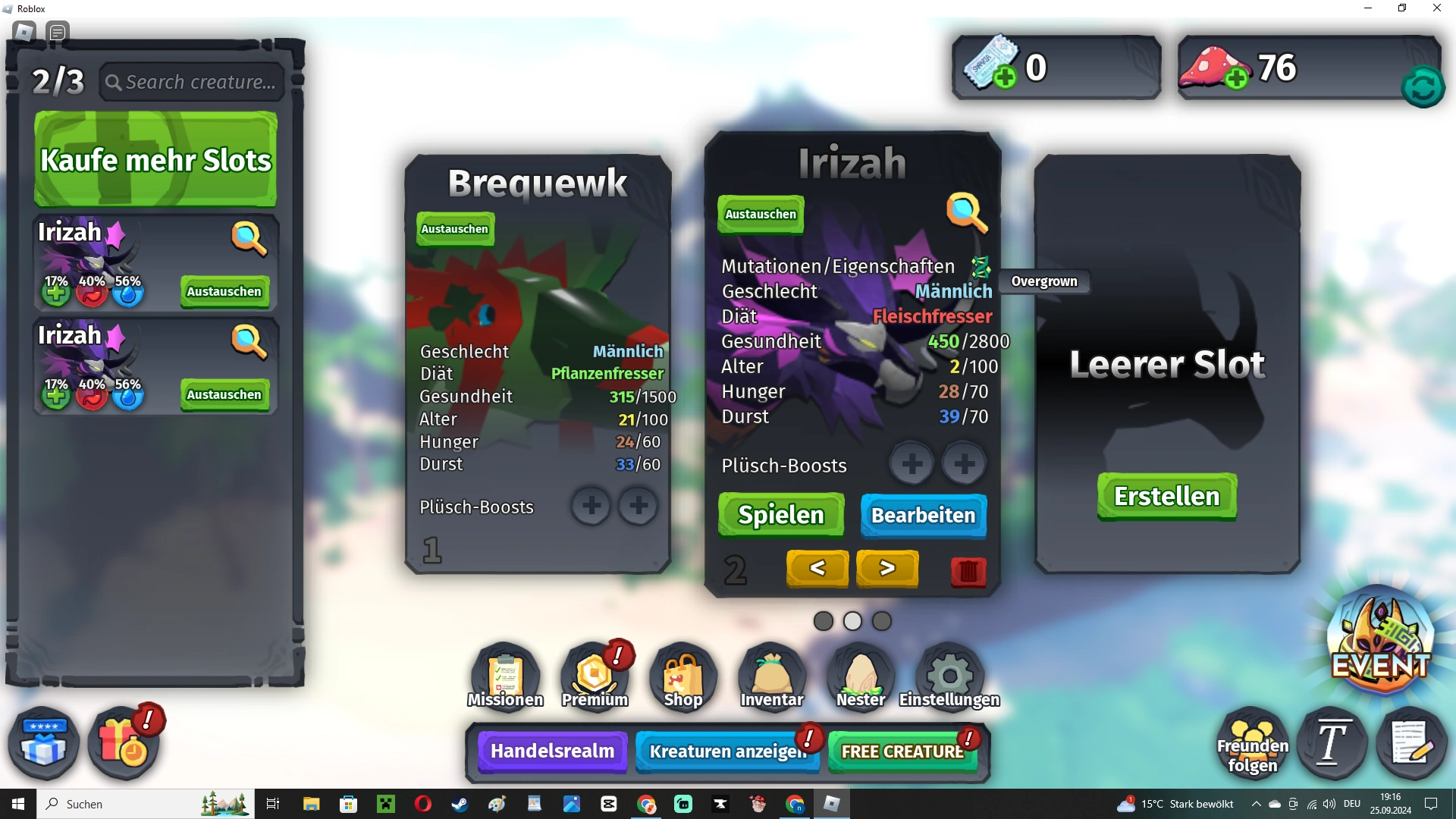Click the right yellow navigation arrow
The image size is (1456, 819).
[x=886, y=569]
